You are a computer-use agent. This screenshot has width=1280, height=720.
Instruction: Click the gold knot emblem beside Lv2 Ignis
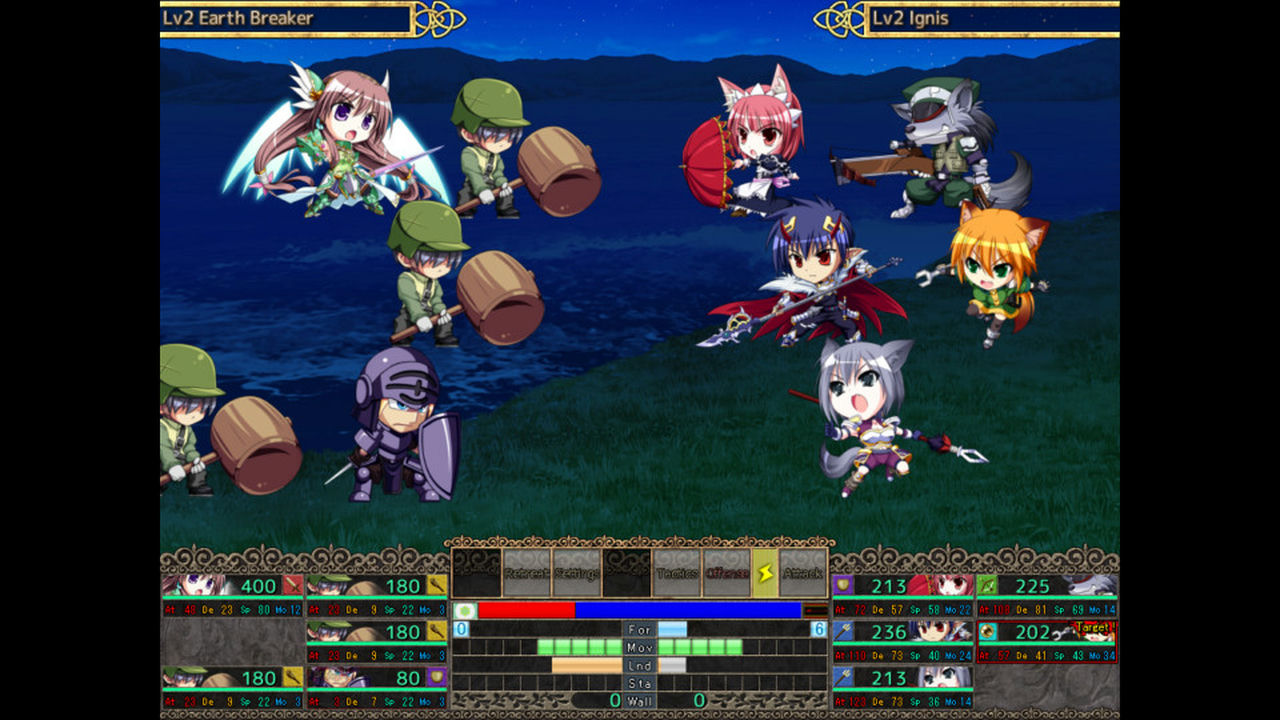840,17
